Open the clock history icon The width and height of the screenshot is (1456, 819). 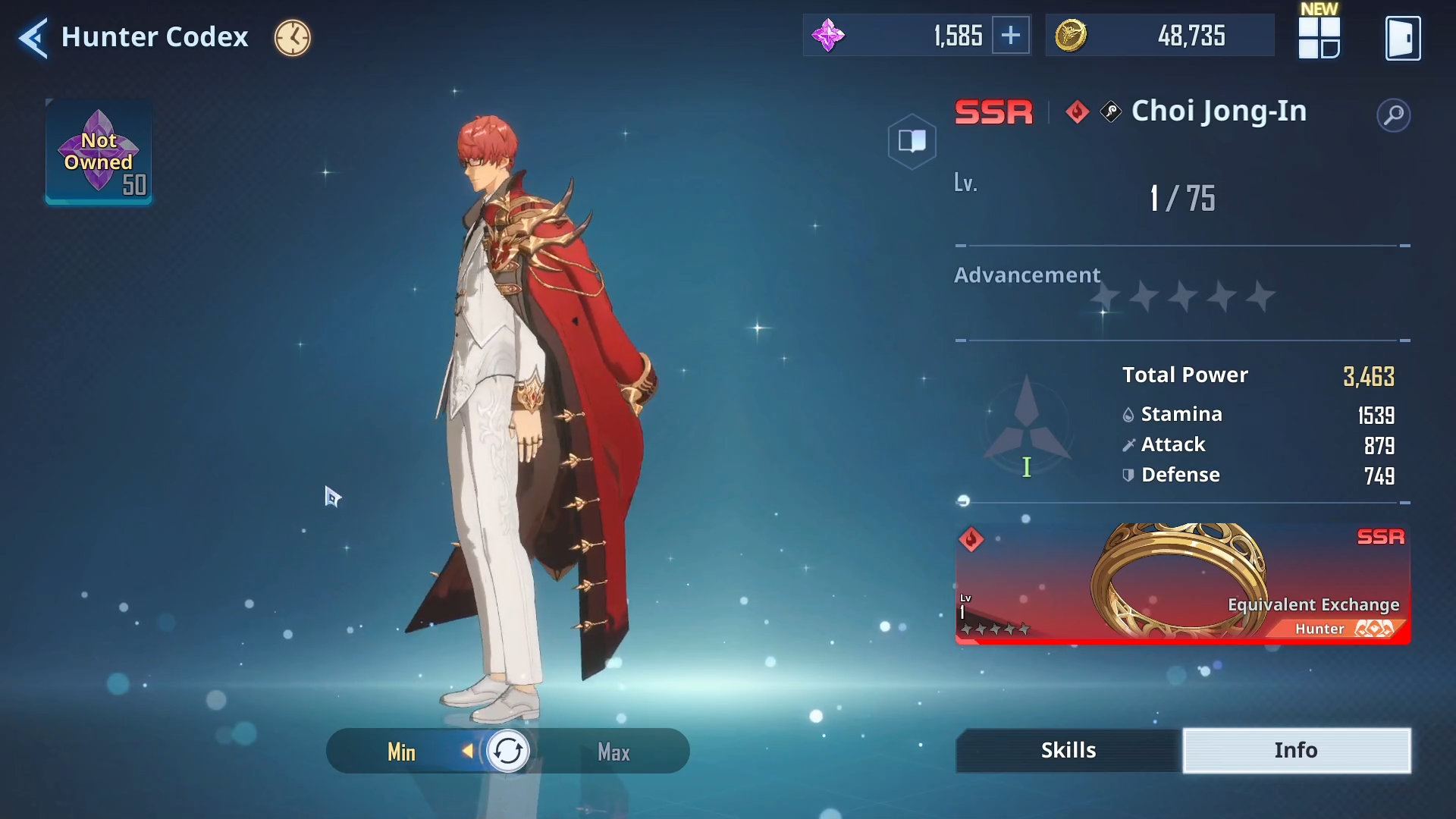292,37
